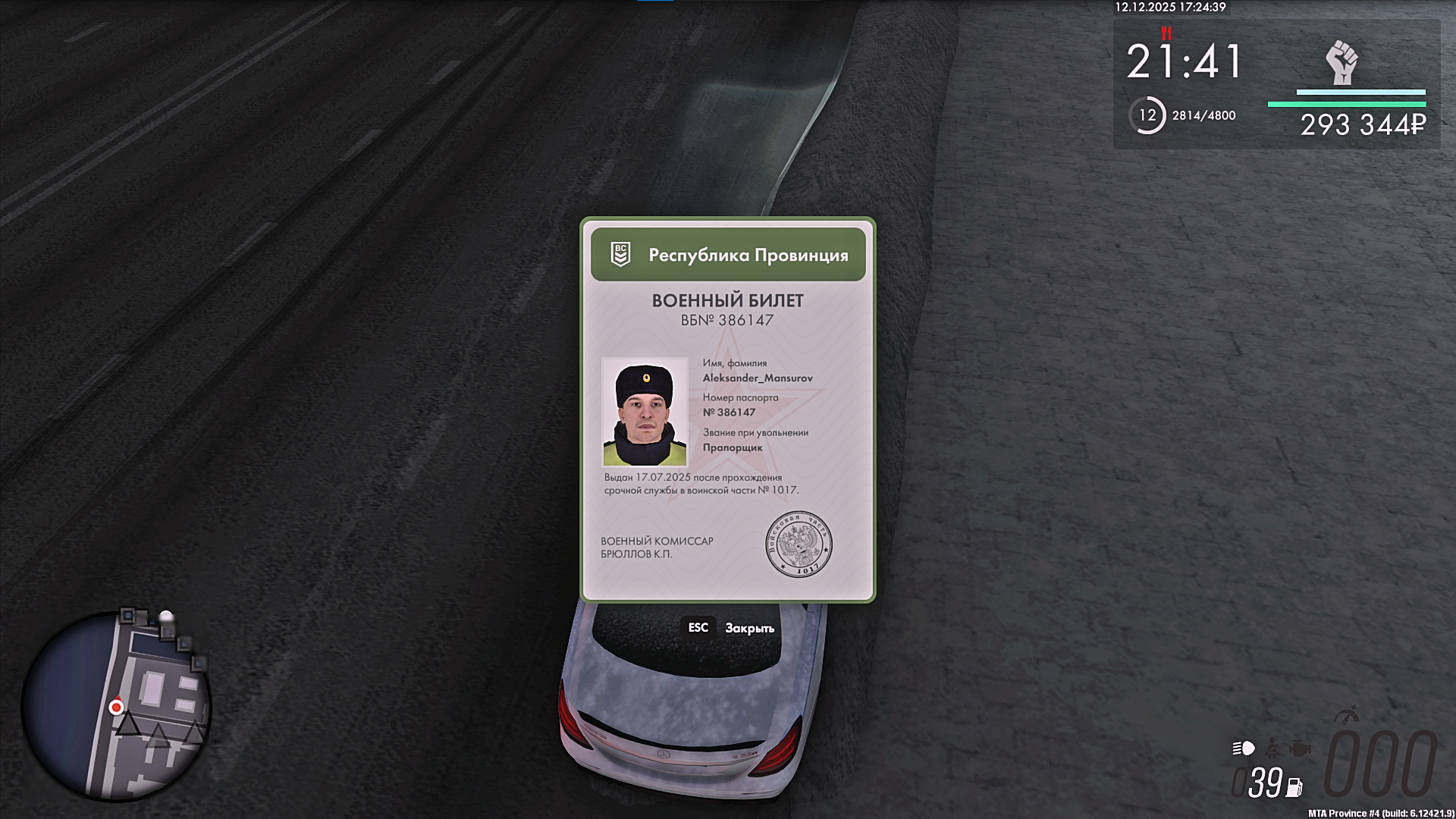Click the fuel pump icon
Image resolution: width=1456 pixels, height=819 pixels.
click(x=1294, y=788)
